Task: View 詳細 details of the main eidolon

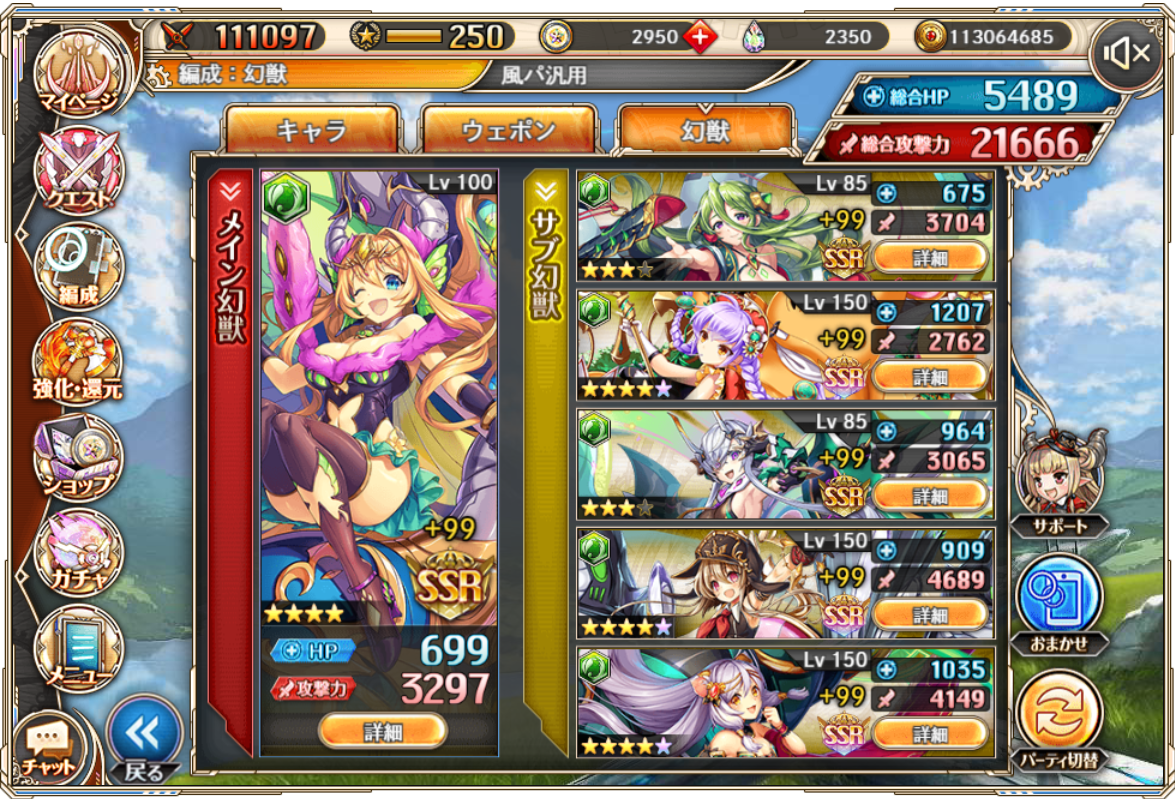Action: tap(382, 731)
